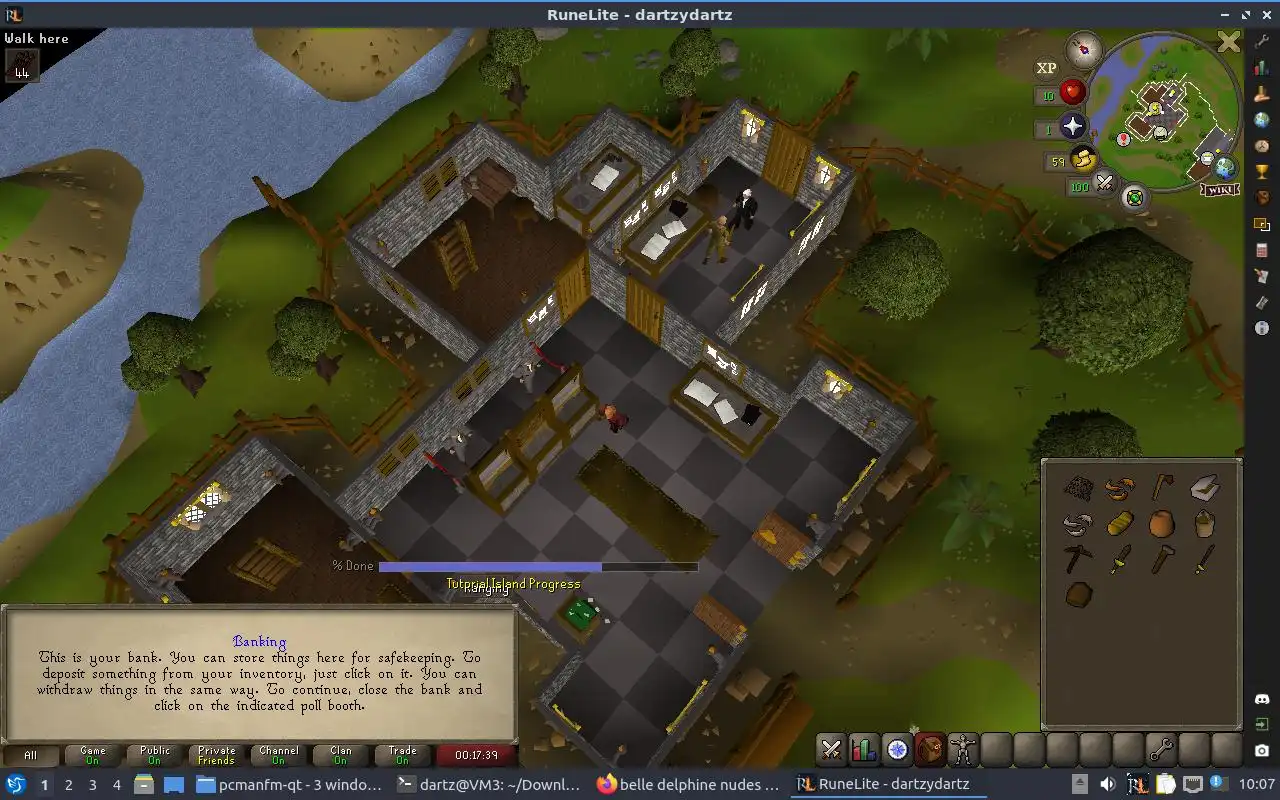1280x800 pixels.
Task: Select the bronze pickaxe inventory slot
Action: [x=1077, y=559]
